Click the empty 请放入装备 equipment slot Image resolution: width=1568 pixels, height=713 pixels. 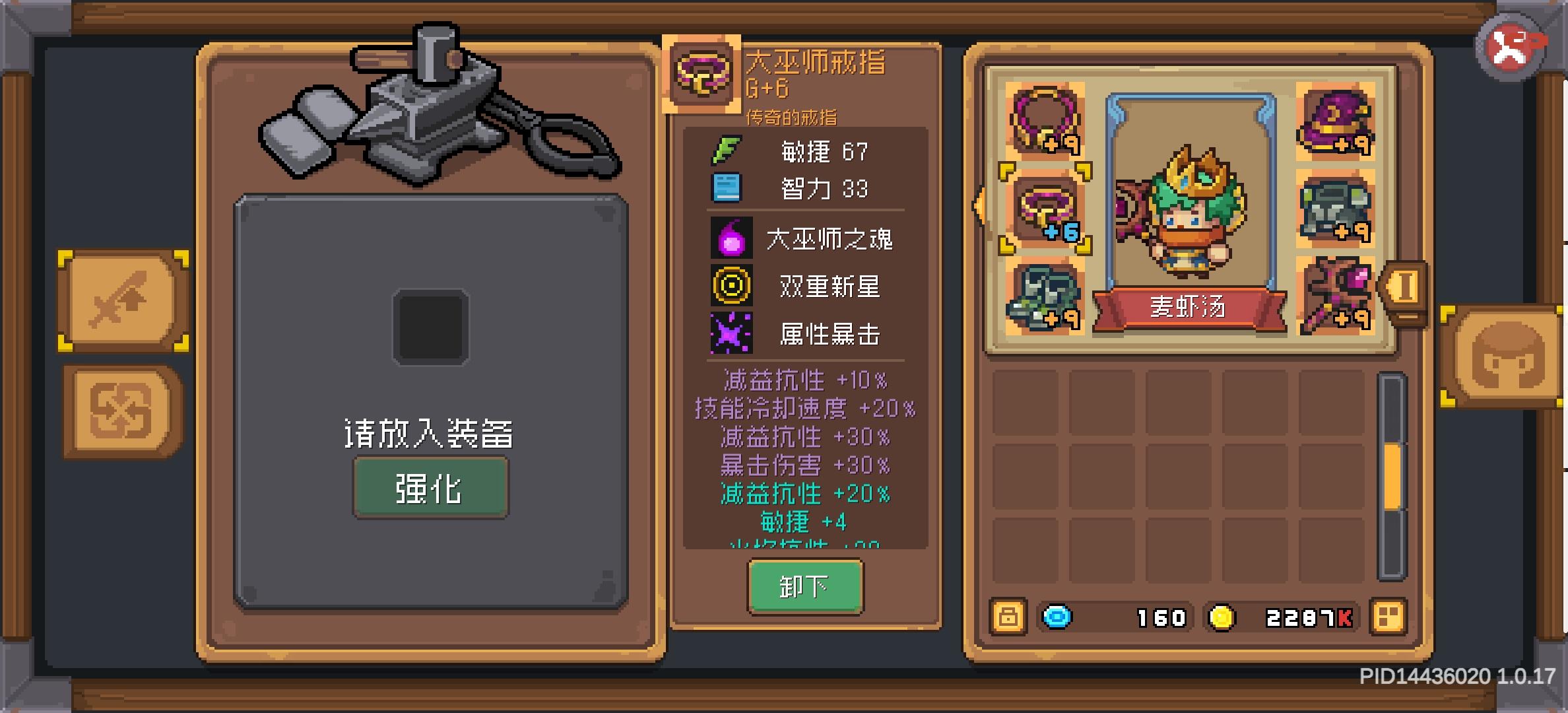430,328
